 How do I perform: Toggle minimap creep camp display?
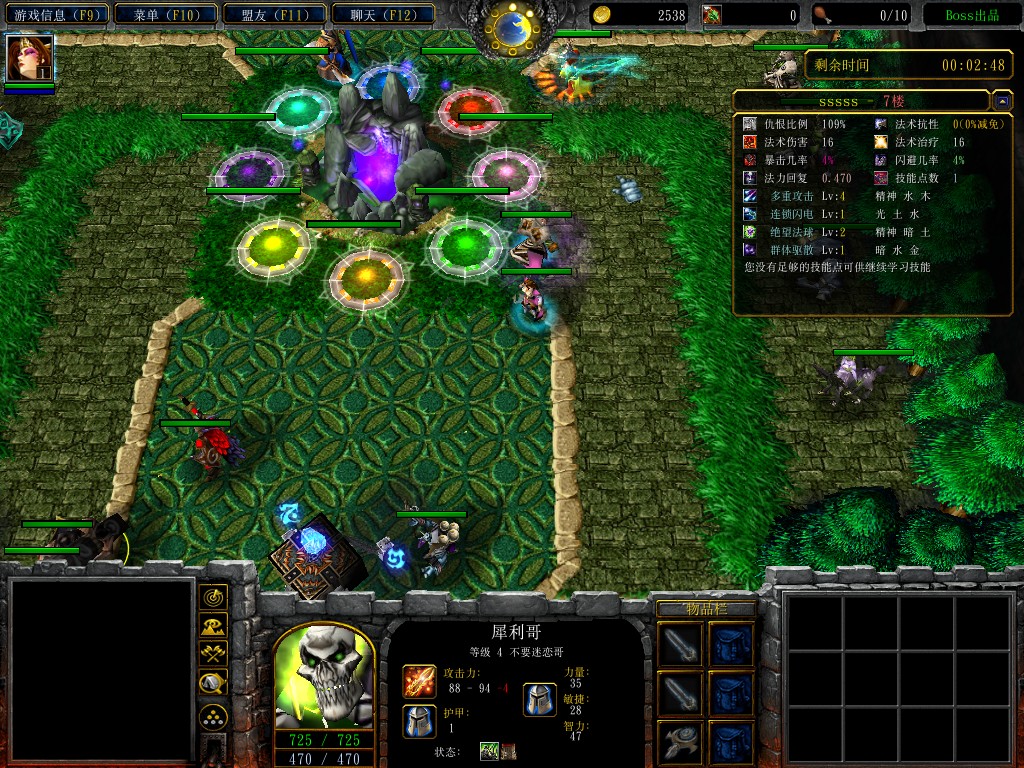pos(213,684)
